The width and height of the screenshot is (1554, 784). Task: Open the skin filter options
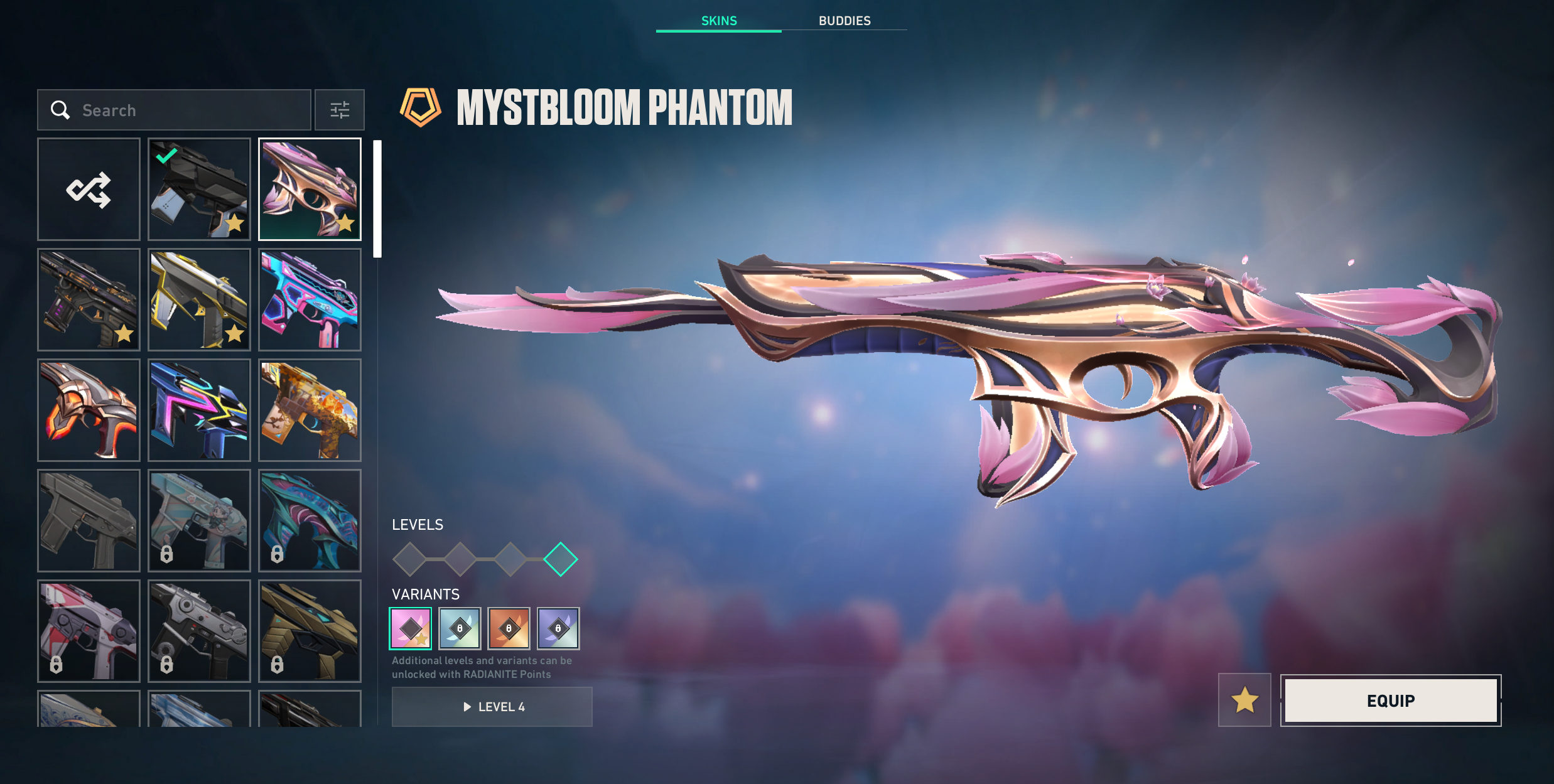click(340, 110)
